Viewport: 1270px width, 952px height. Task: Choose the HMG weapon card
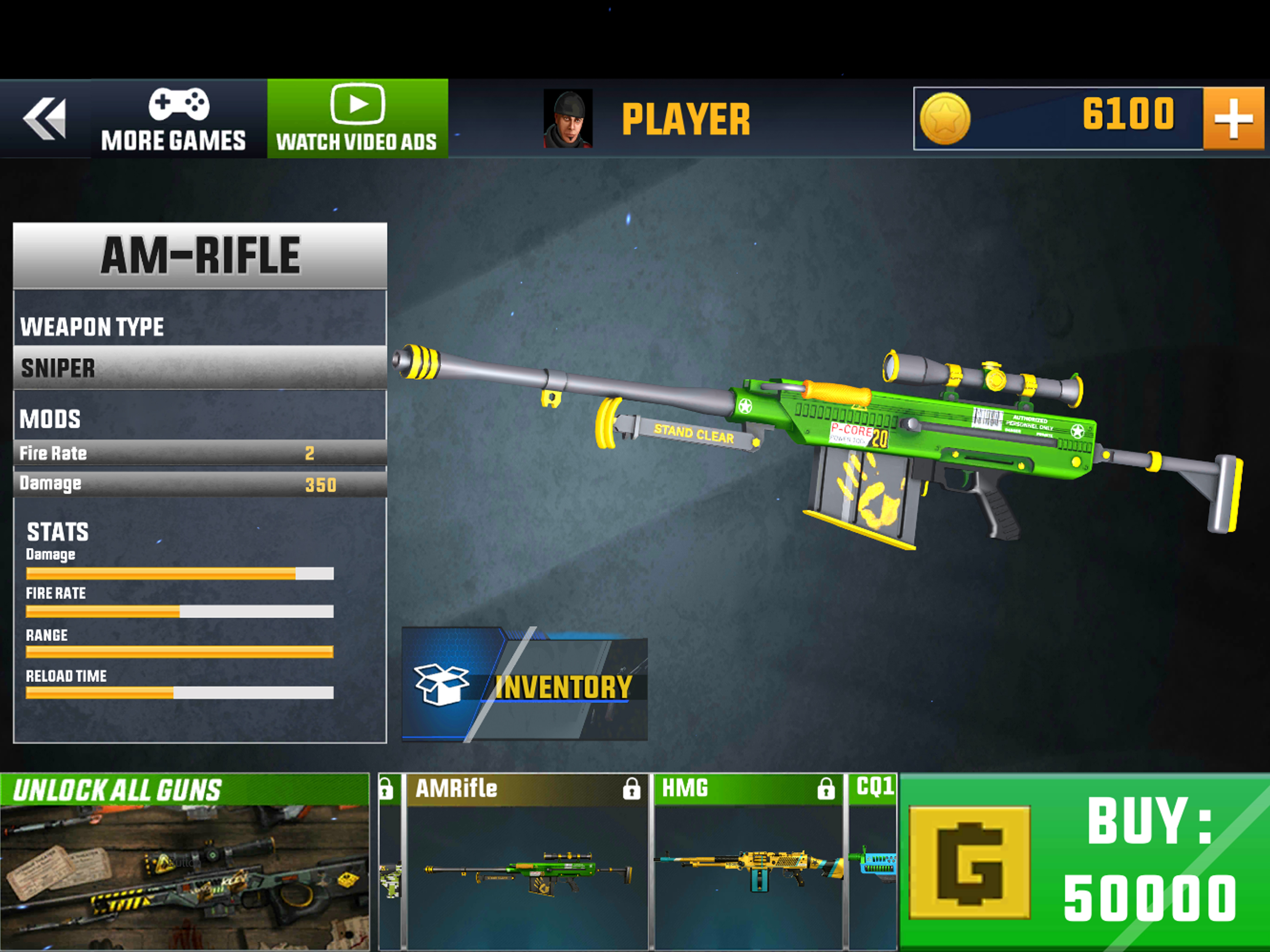tap(748, 861)
